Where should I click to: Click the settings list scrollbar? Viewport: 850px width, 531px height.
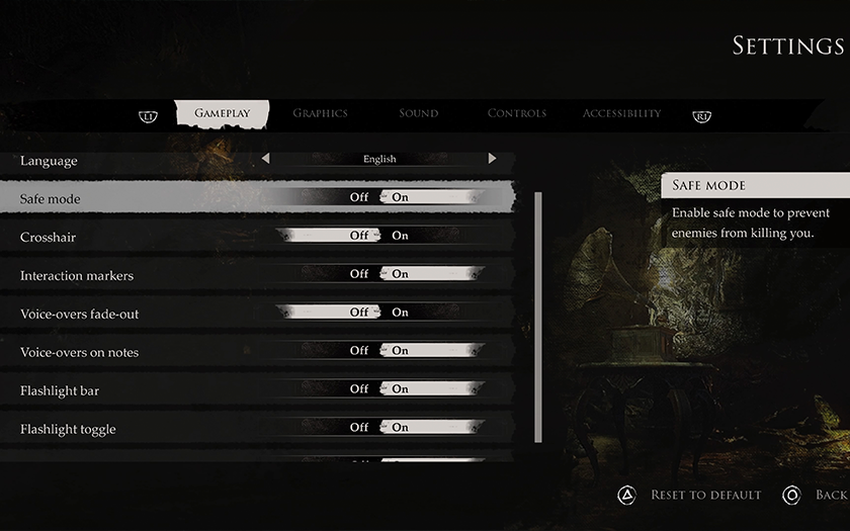tap(539, 315)
